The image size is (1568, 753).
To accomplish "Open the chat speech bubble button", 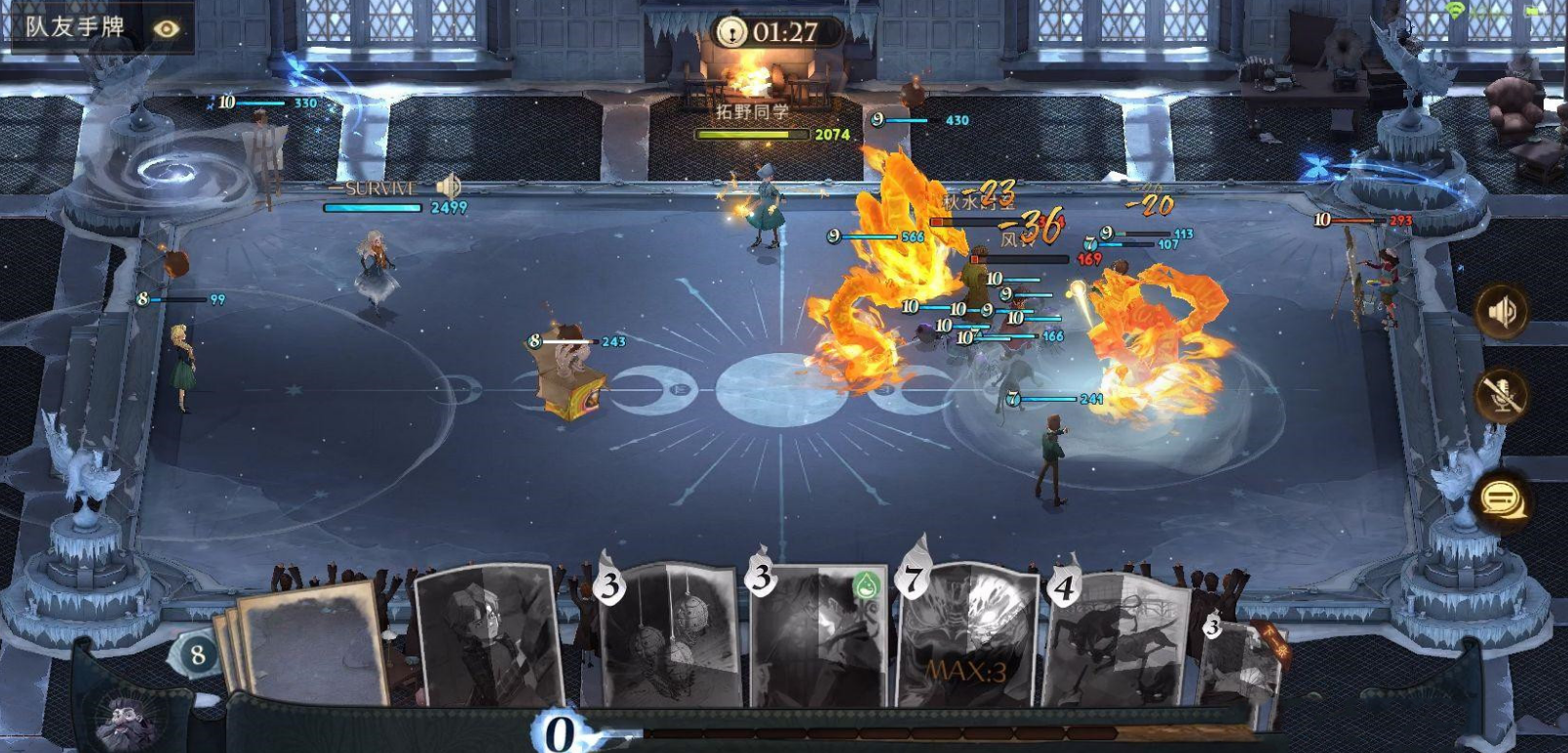I will pyautogui.click(x=1500, y=500).
